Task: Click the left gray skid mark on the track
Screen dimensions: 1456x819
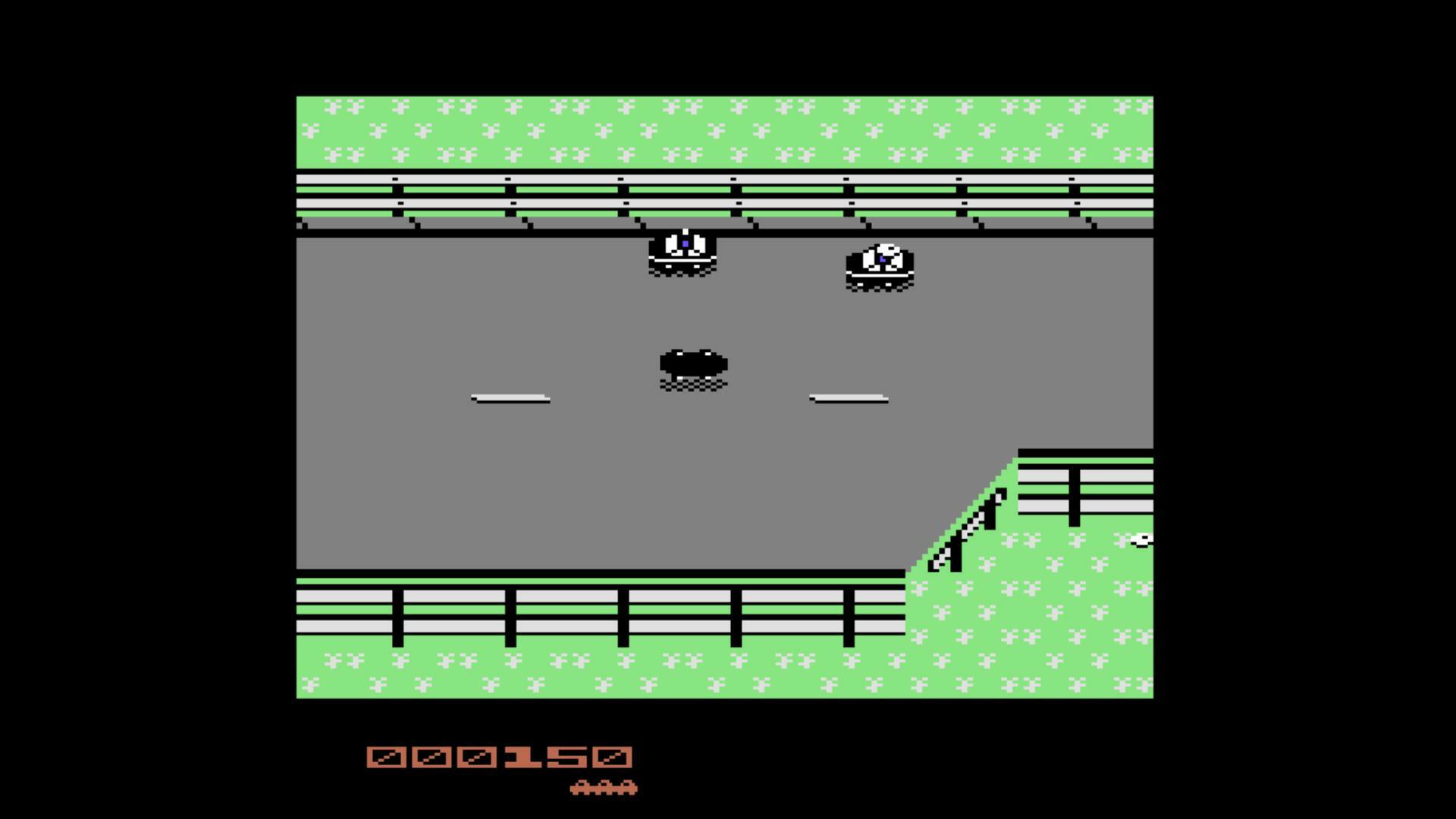Action: tap(511, 397)
